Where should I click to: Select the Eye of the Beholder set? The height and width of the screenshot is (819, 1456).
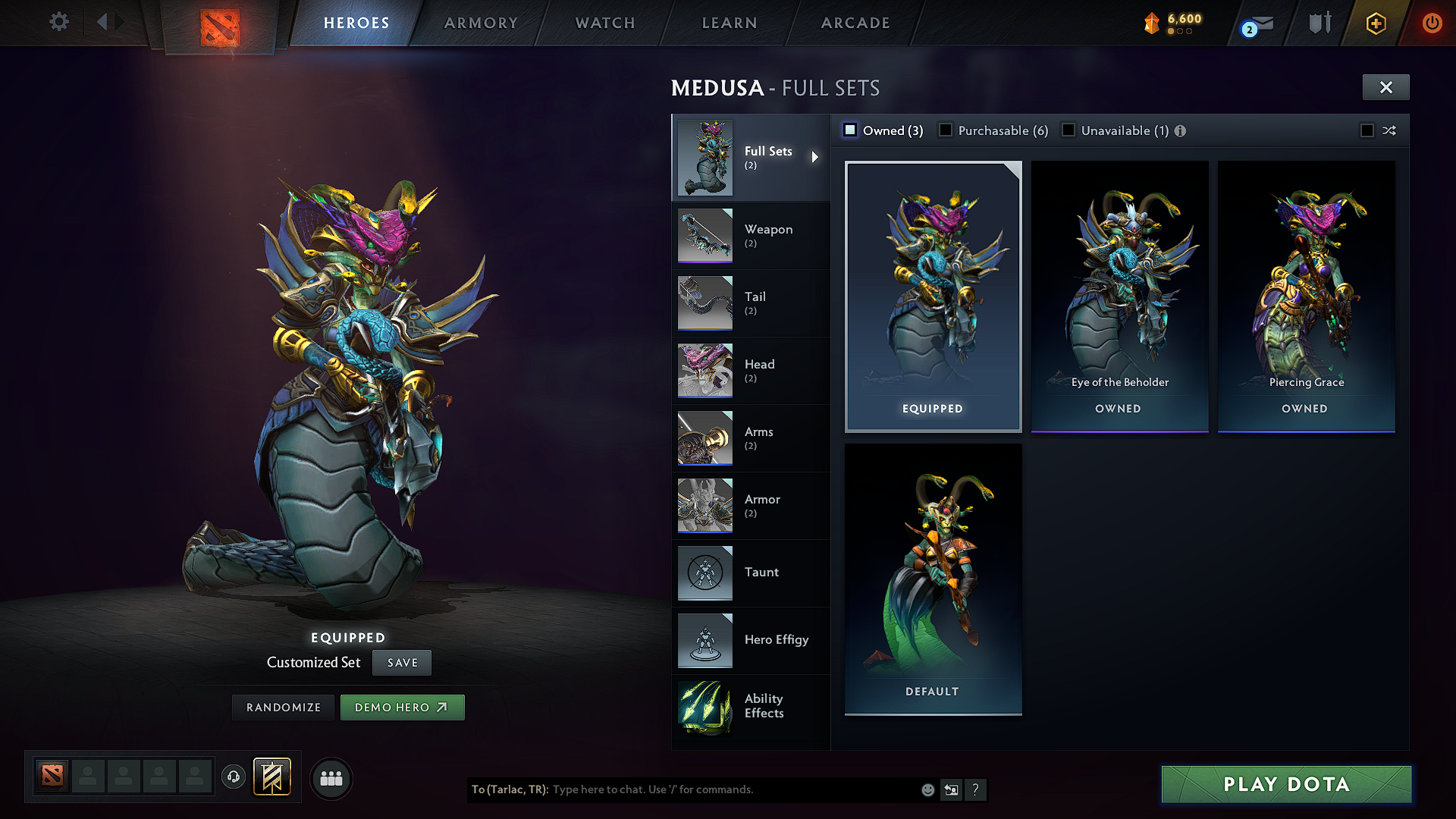click(x=1119, y=296)
